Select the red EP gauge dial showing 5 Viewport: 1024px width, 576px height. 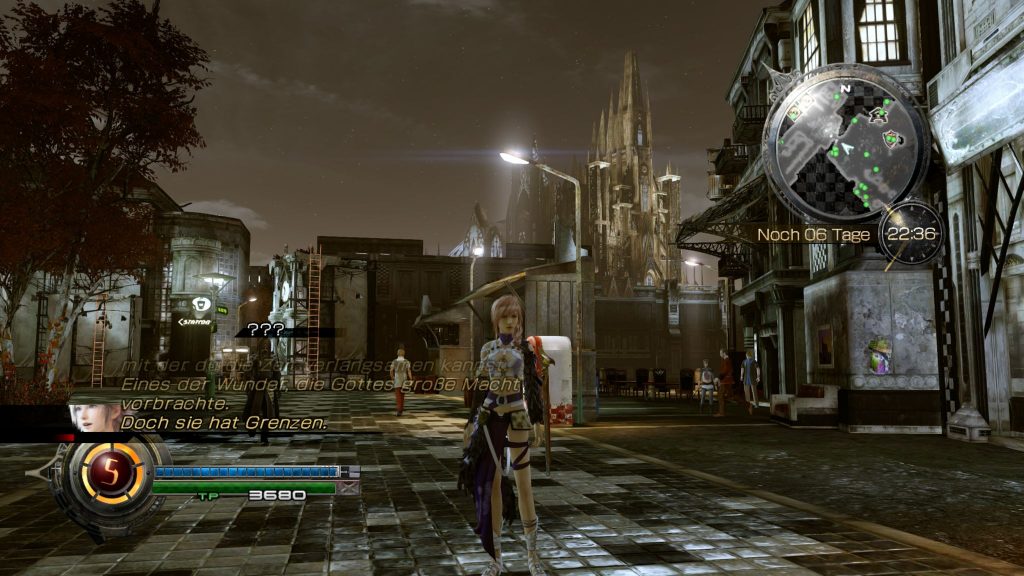(112, 472)
